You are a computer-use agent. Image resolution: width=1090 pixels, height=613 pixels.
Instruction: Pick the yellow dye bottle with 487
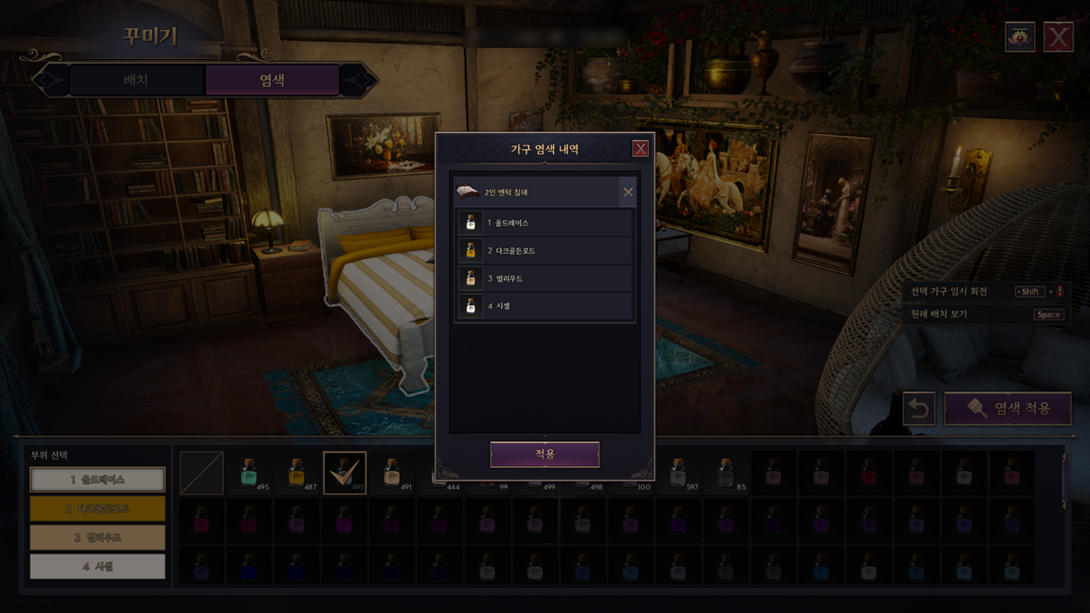[x=296, y=473]
